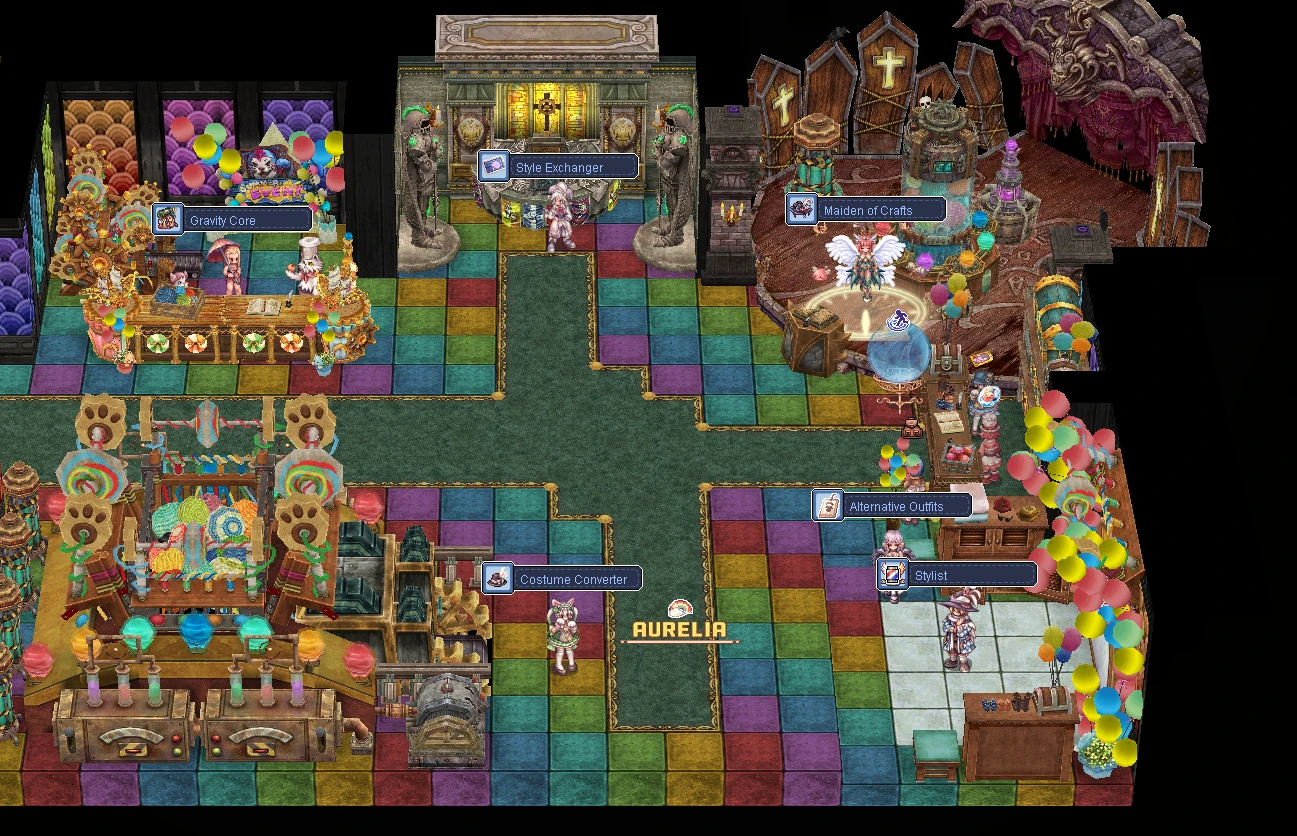
Task: Click the box icon beside Costume Converter label
Action: [498, 578]
